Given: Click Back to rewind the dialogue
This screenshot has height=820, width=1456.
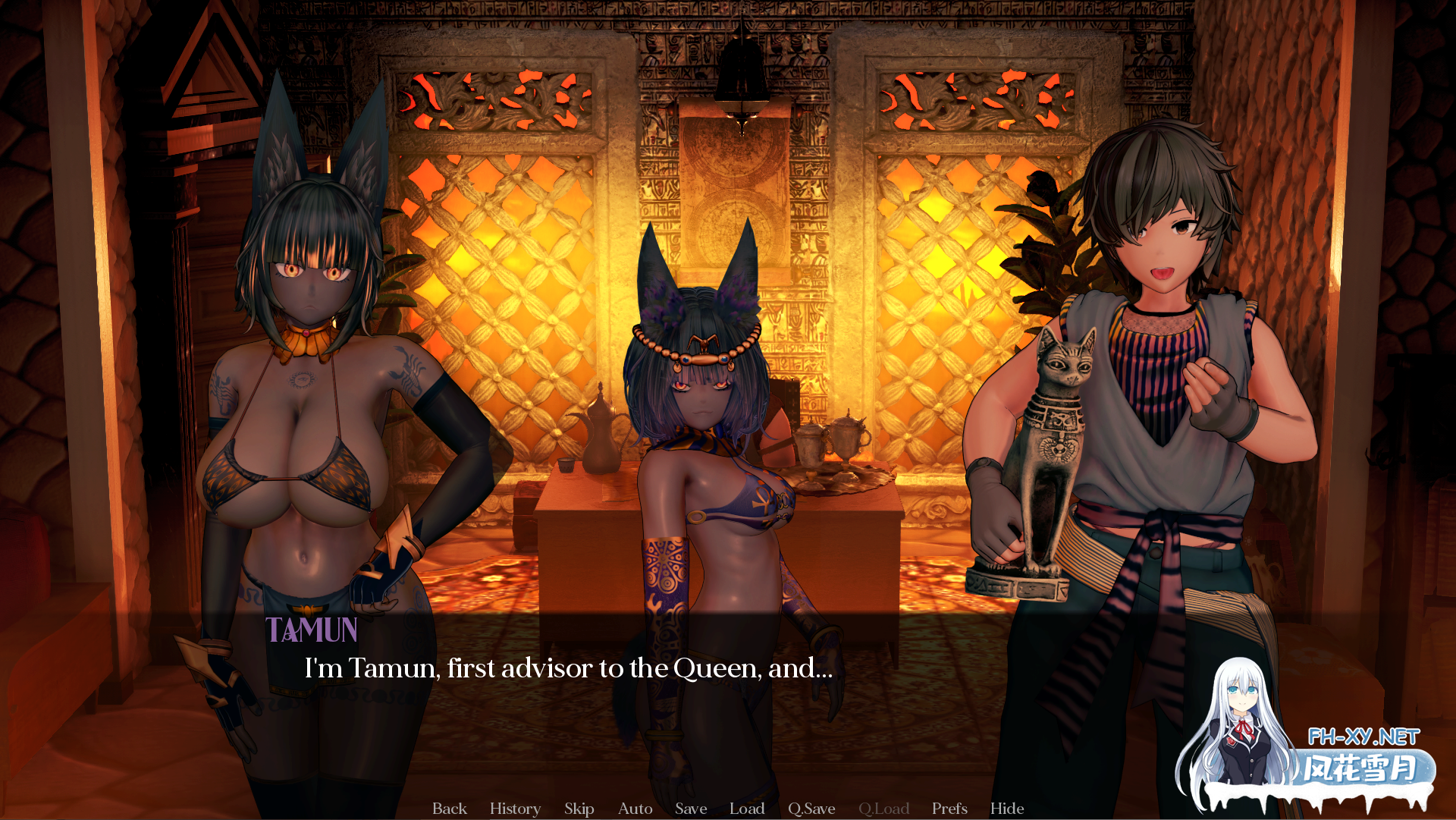Looking at the screenshot, I should 450,809.
